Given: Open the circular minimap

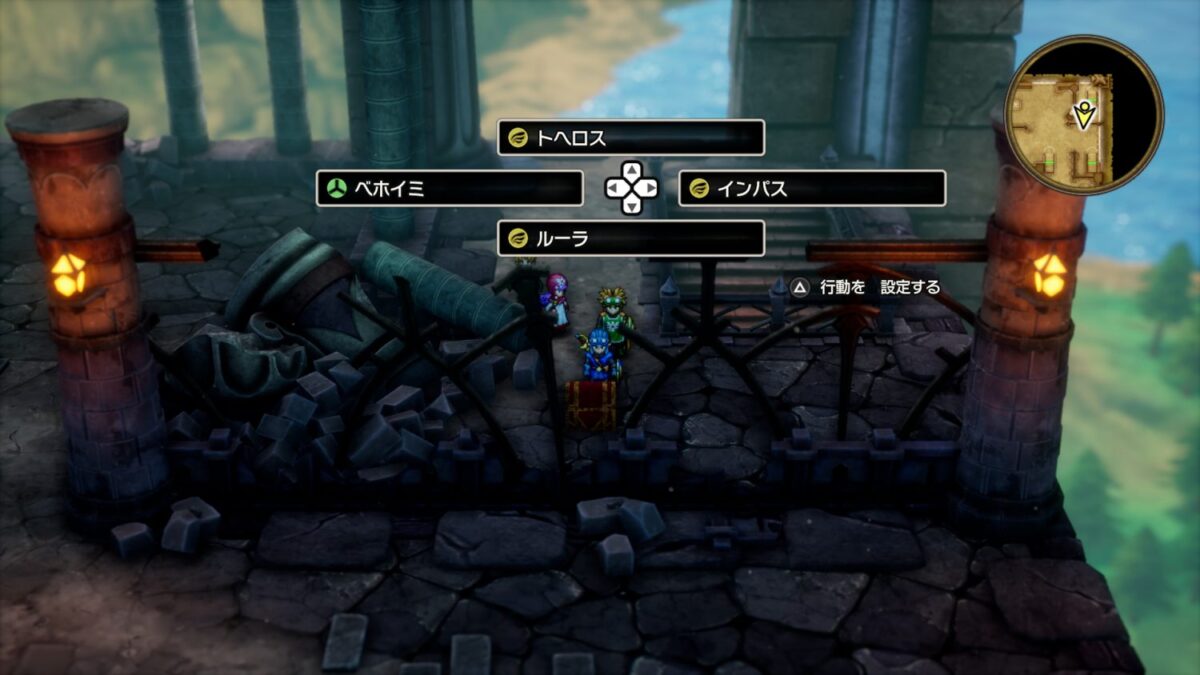Looking at the screenshot, I should pos(1083,116).
